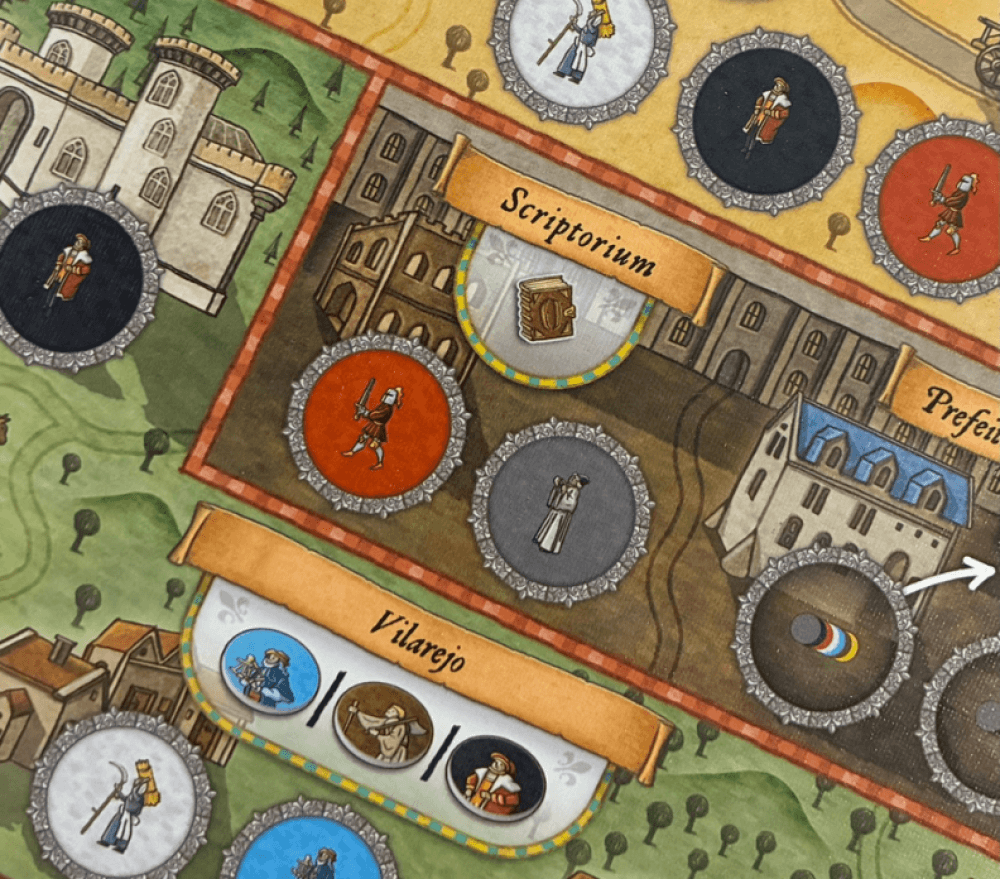Click the slot holding the stacked colored discs
Image resolution: width=1000 pixels, height=879 pixels.
[x=825, y=637]
